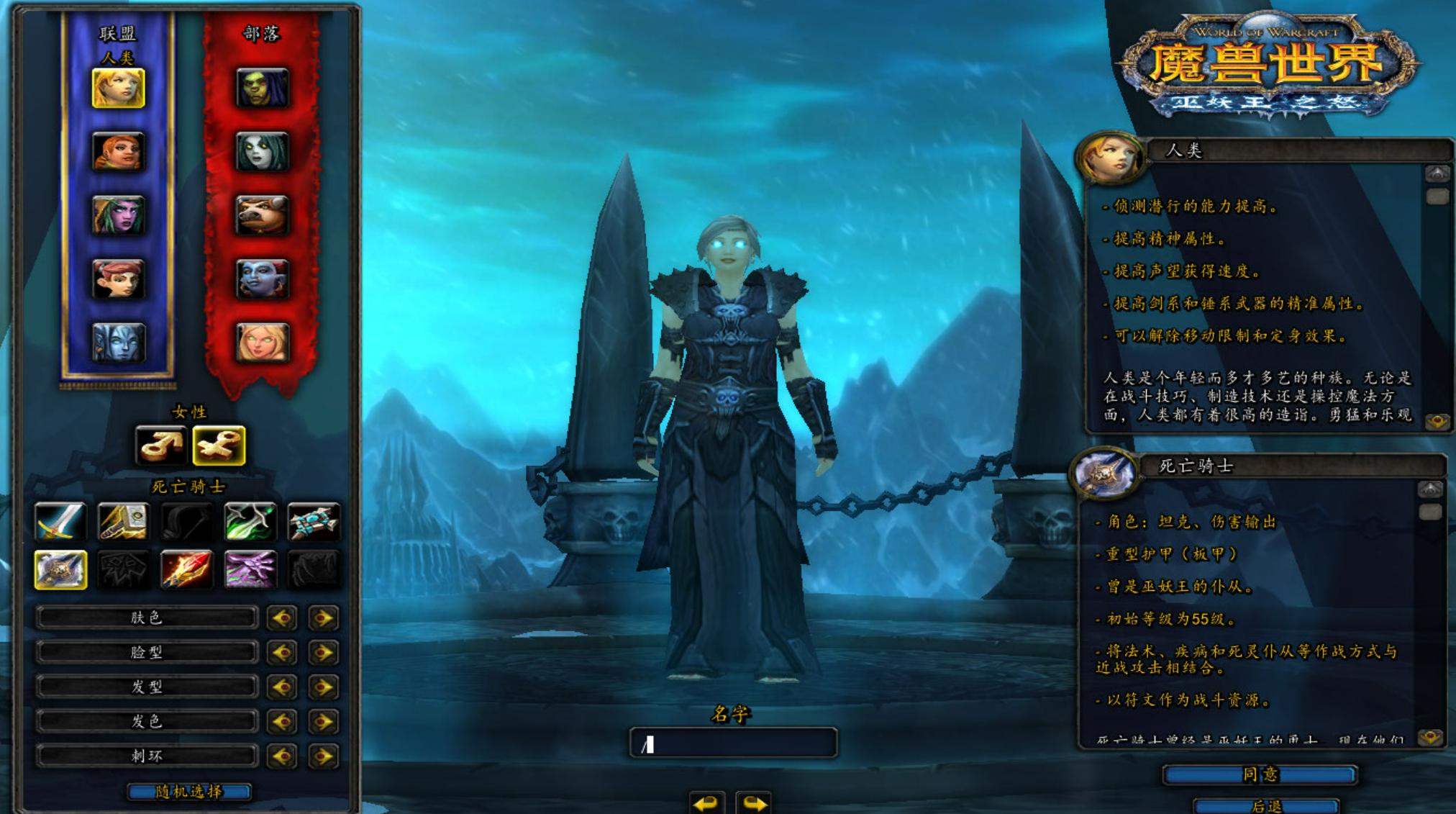This screenshot has height=814, width=1456.
Task: Click next arrow for piercings (刺环)
Action: click(323, 756)
